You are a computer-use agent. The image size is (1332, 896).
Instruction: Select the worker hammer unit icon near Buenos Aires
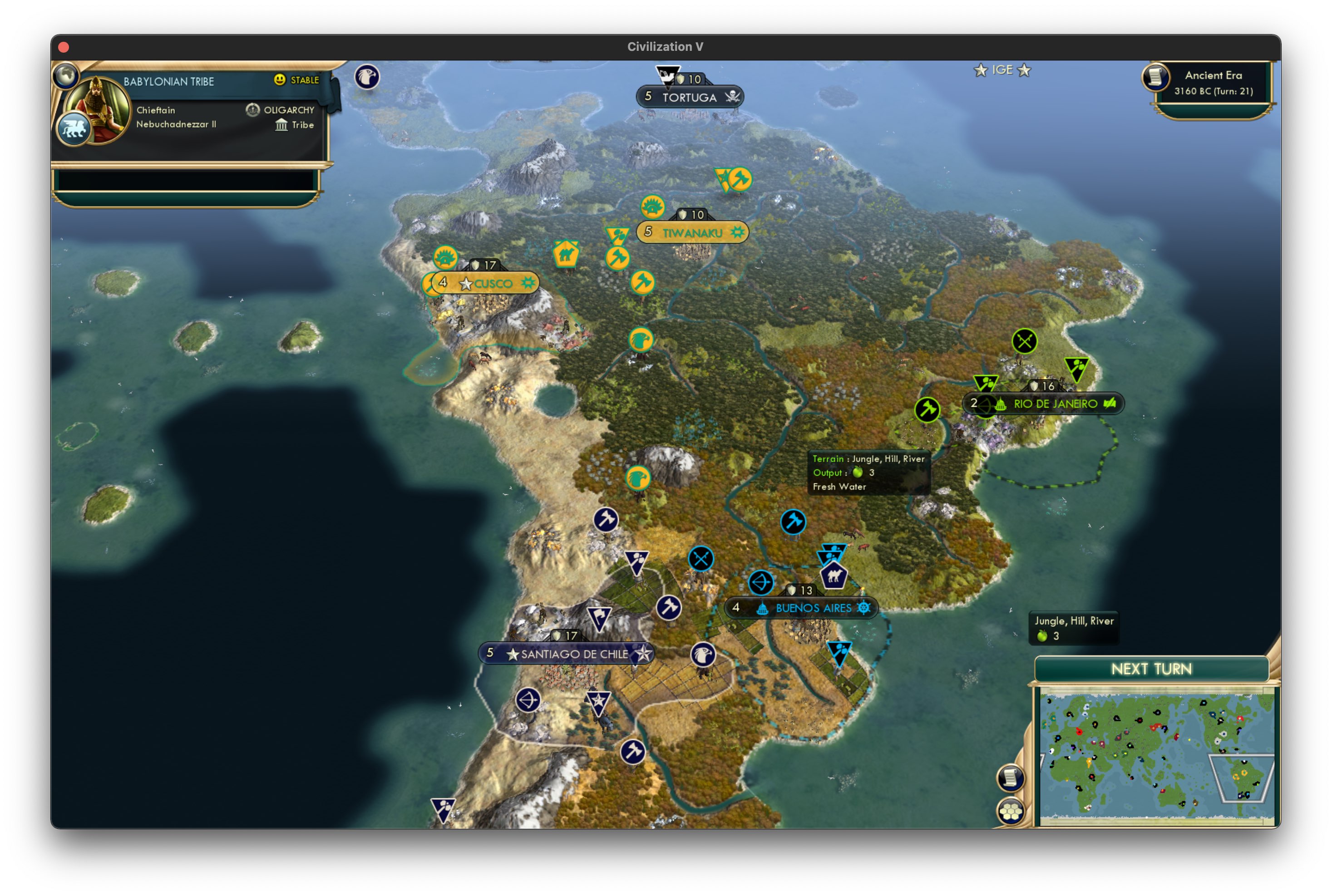[x=793, y=522]
